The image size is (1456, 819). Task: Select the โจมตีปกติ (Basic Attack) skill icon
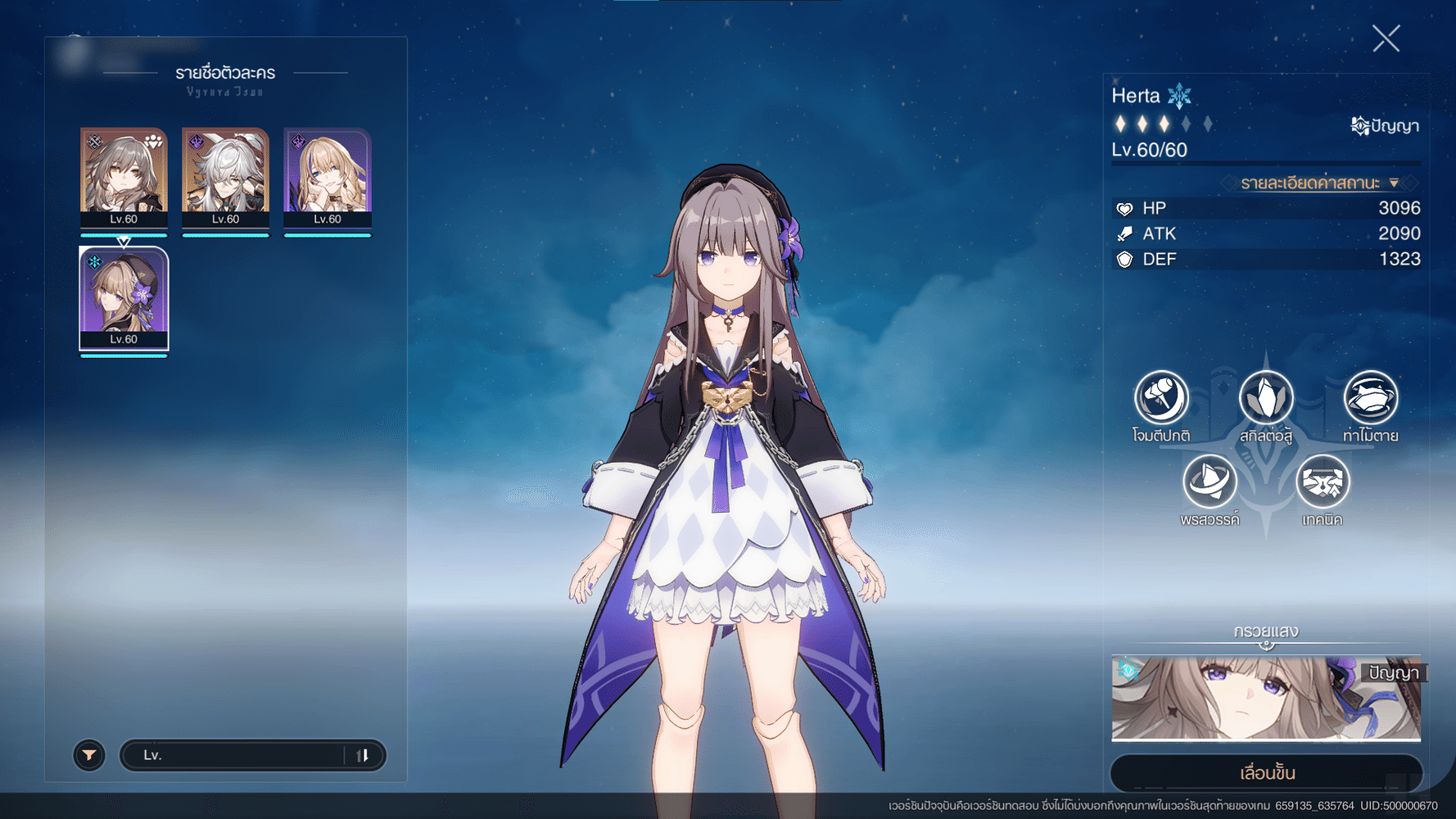coord(1161,399)
